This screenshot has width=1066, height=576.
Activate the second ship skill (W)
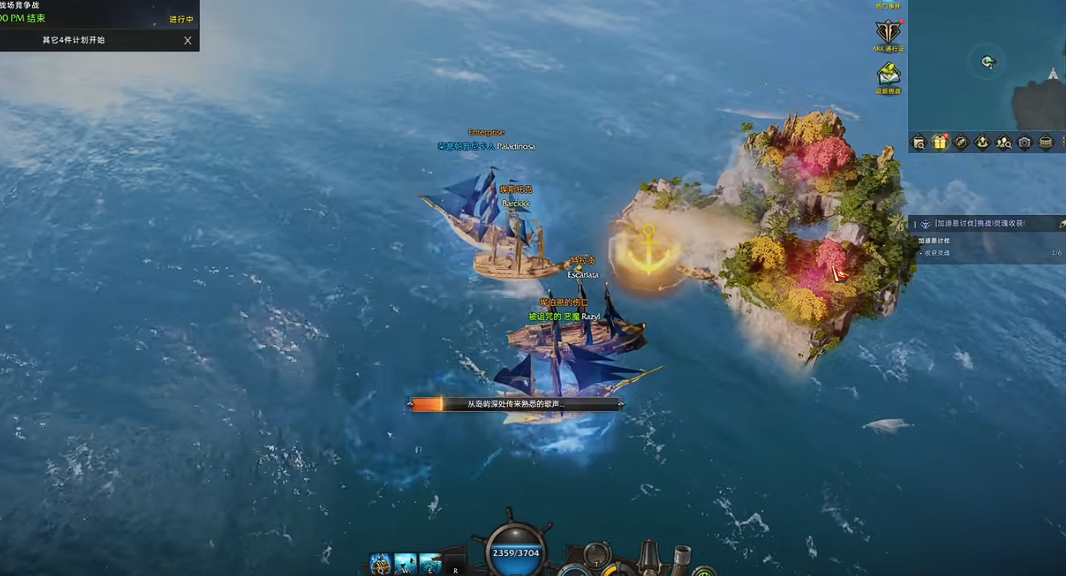(x=405, y=564)
